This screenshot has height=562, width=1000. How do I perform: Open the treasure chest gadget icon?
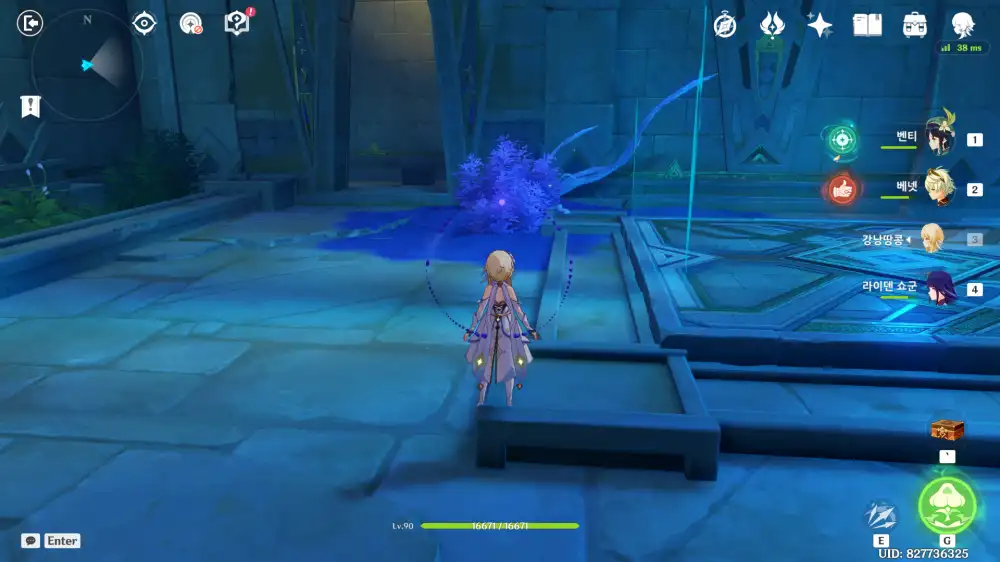[x=947, y=431]
